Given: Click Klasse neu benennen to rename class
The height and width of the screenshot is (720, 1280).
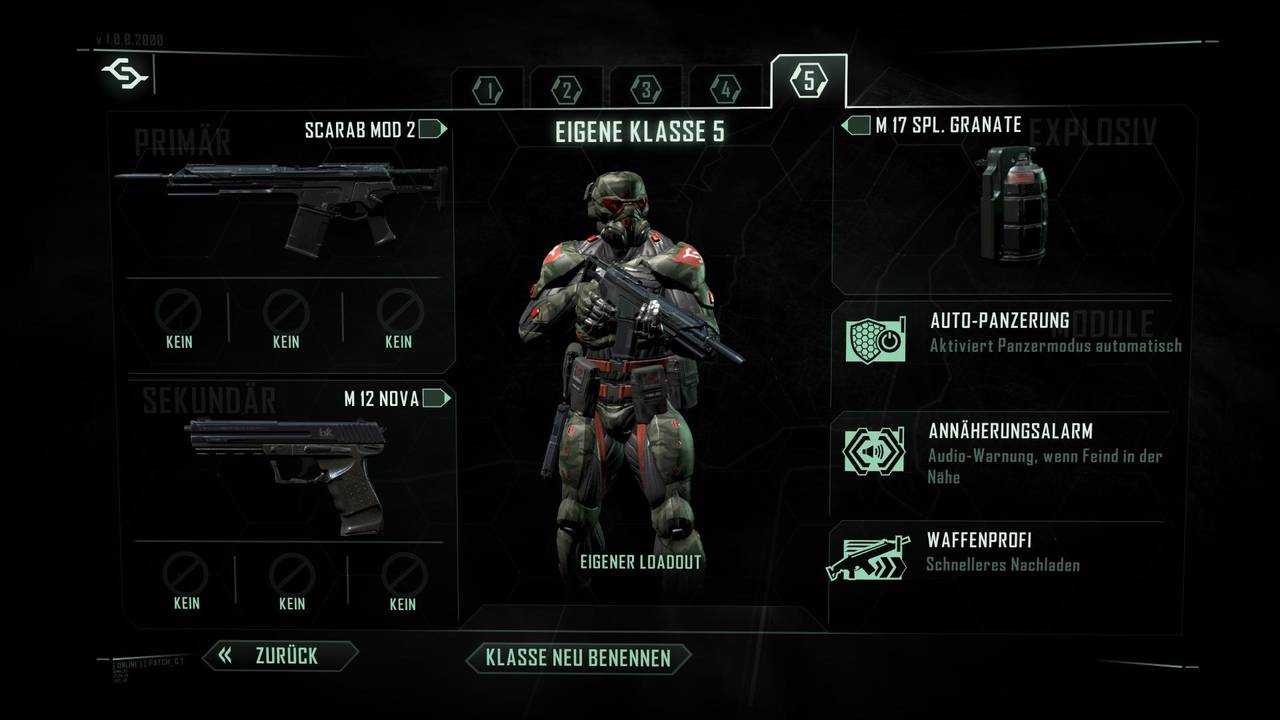Looking at the screenshot, I should coord(580,658).
